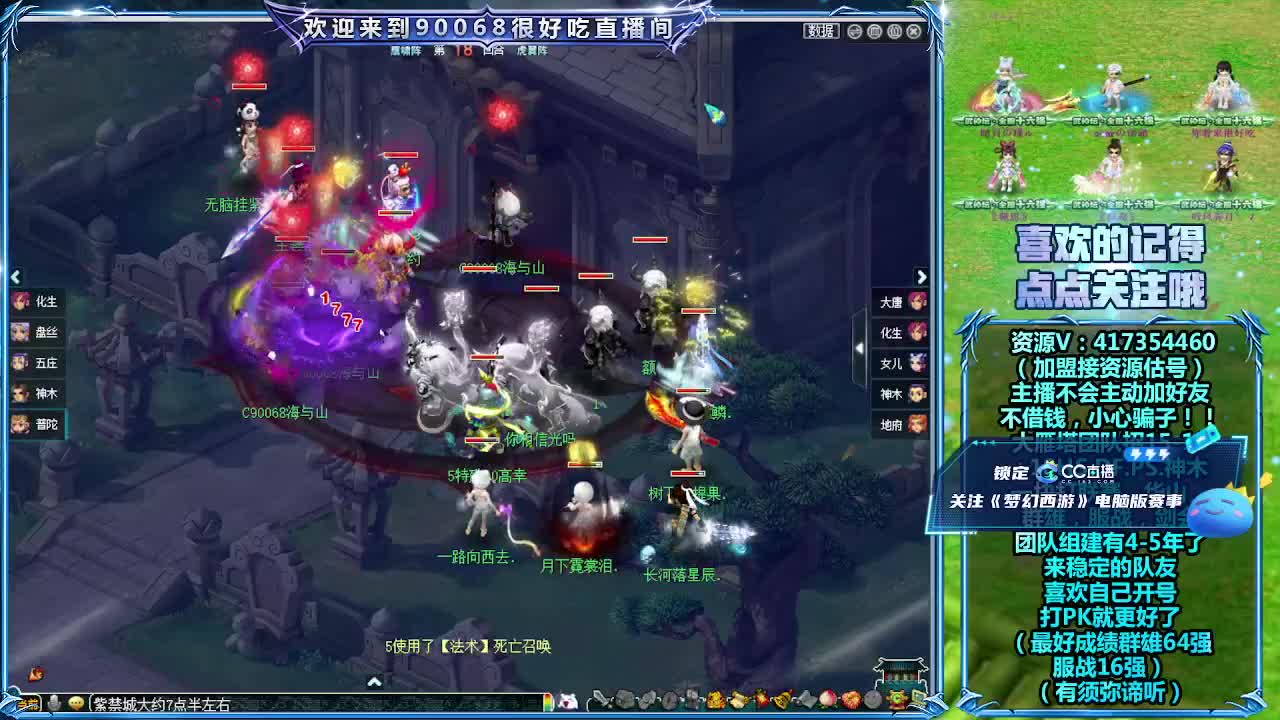Expand the right enemy panel with its arrow

point(921,277)
